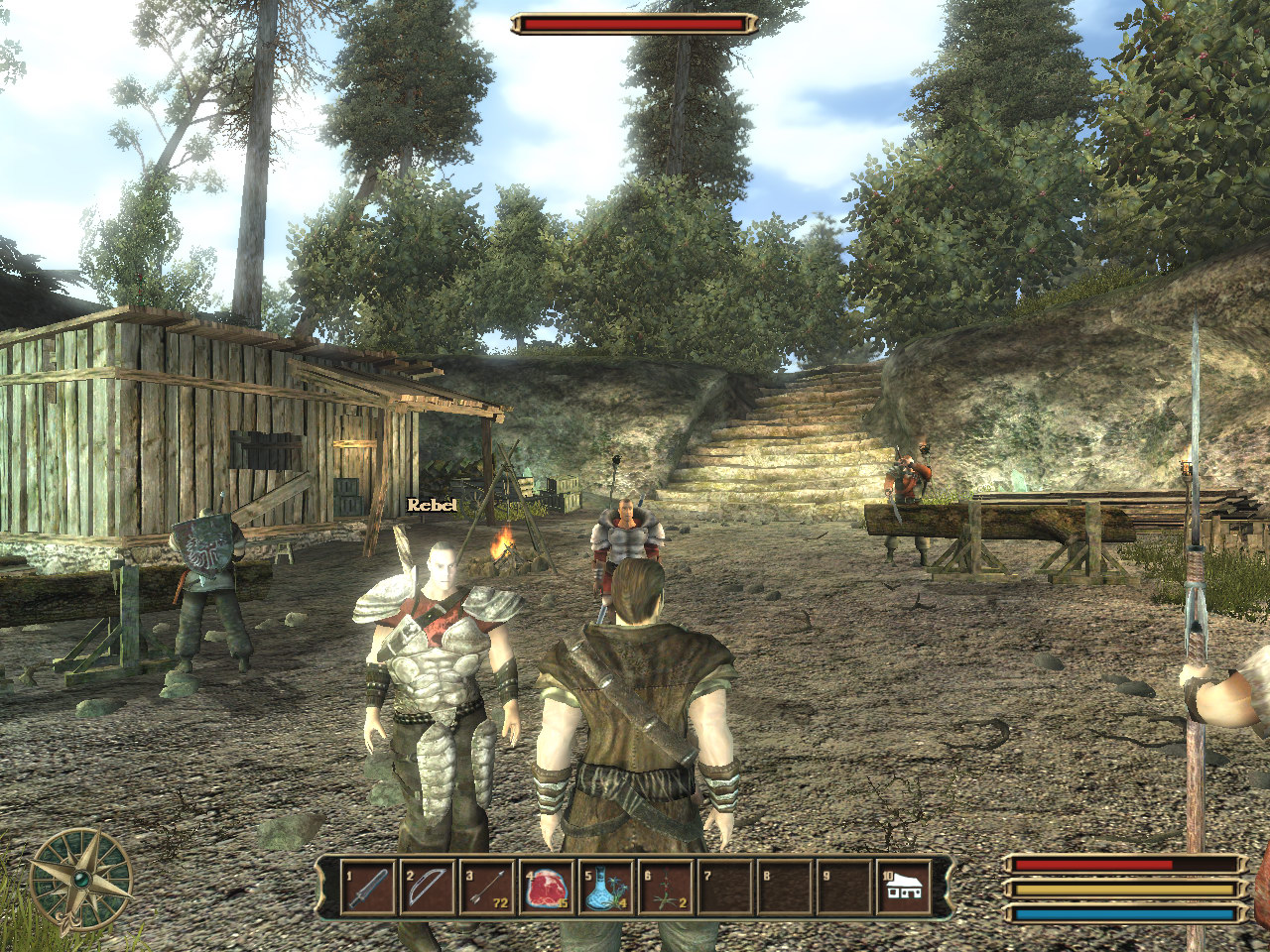Select the herb plant in slot 6
The height and width of the screenshot is (952, 1270).
click(x=666, y=887)
